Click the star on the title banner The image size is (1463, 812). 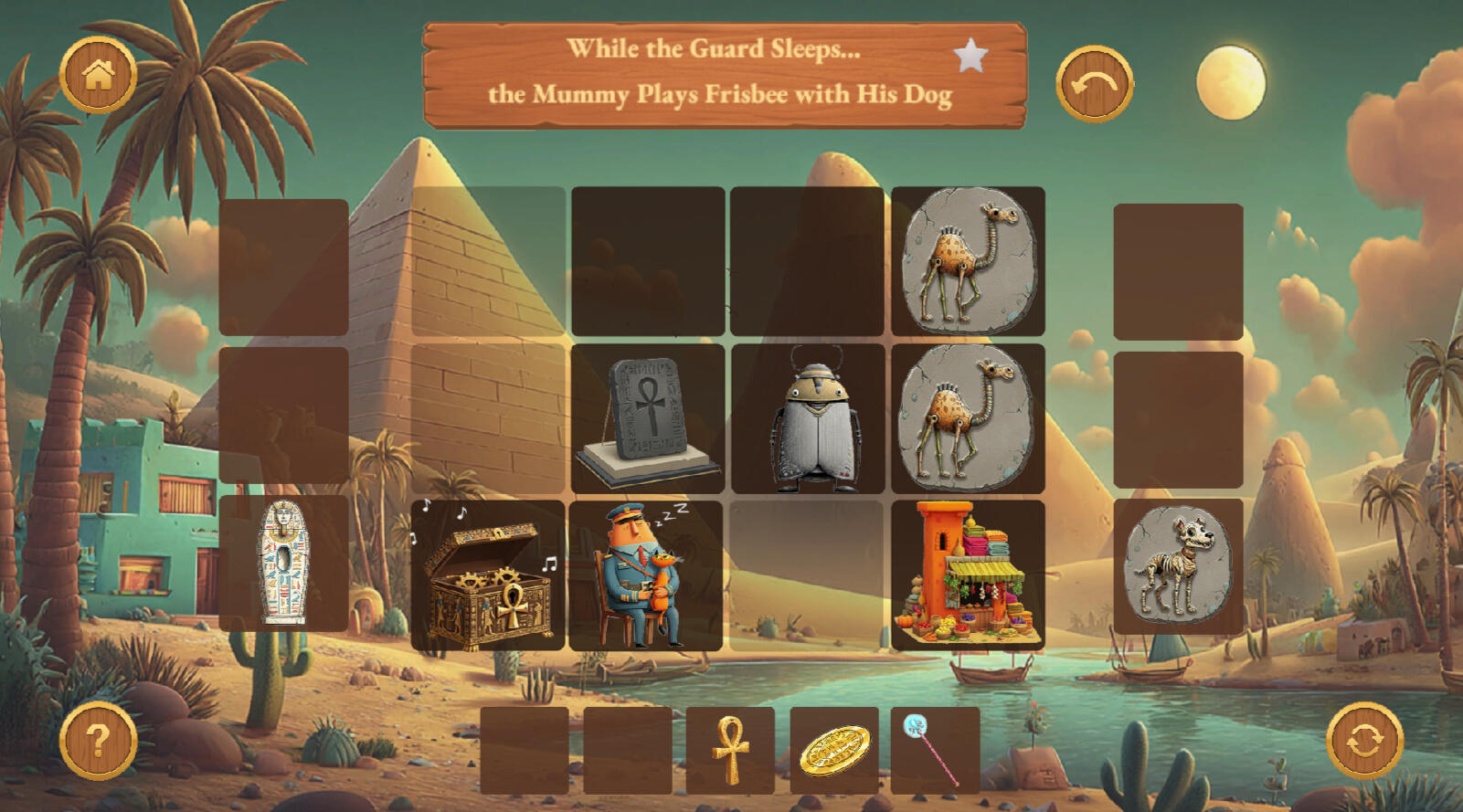[x=970, y=57]
